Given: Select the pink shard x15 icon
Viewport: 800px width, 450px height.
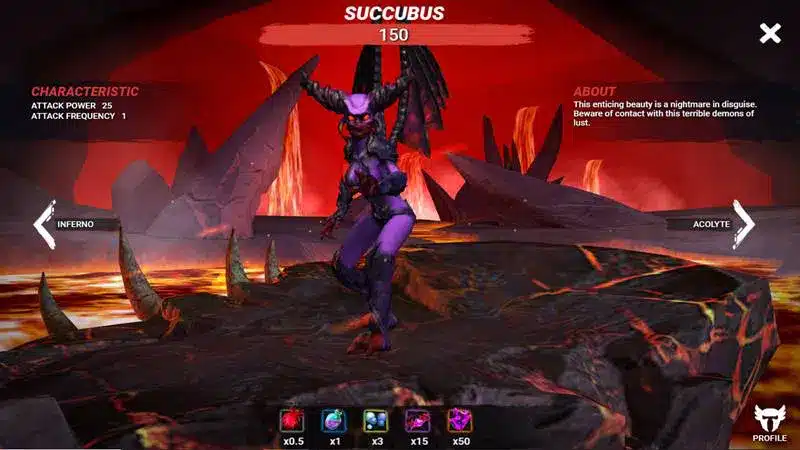Looking at the screenshot, I should click(417, 421).
